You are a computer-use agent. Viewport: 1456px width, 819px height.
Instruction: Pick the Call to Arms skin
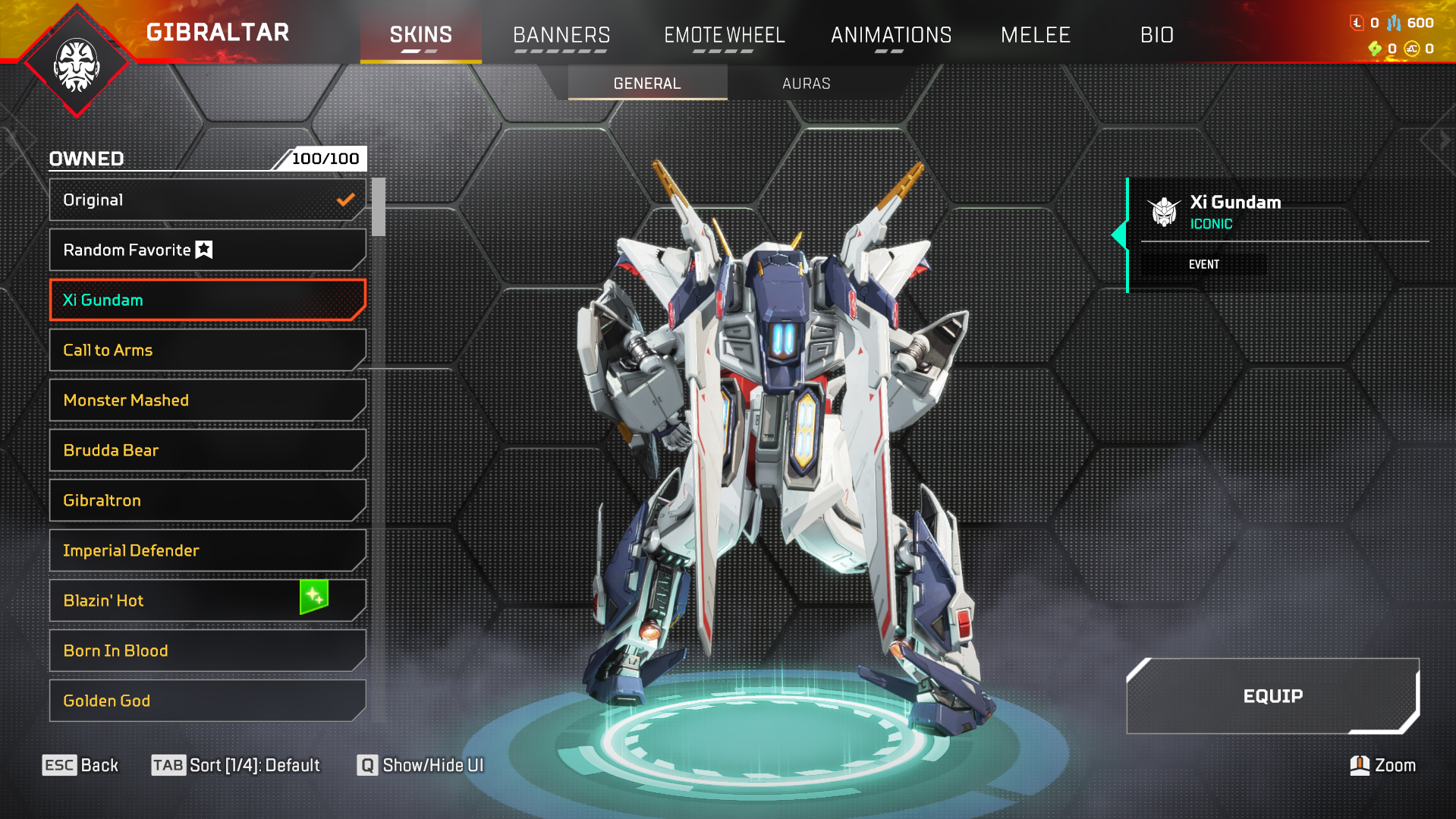coord(206,350)
